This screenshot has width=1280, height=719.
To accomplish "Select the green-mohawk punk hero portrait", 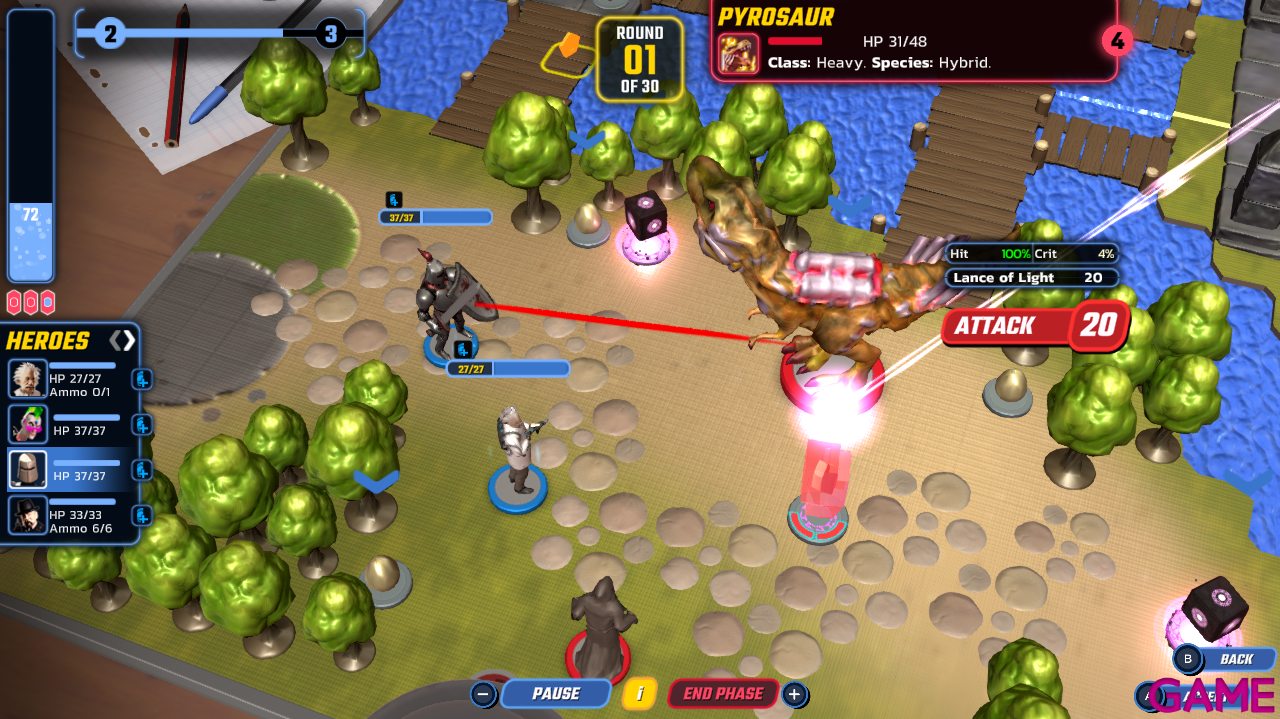I will [x=27, y=424].
